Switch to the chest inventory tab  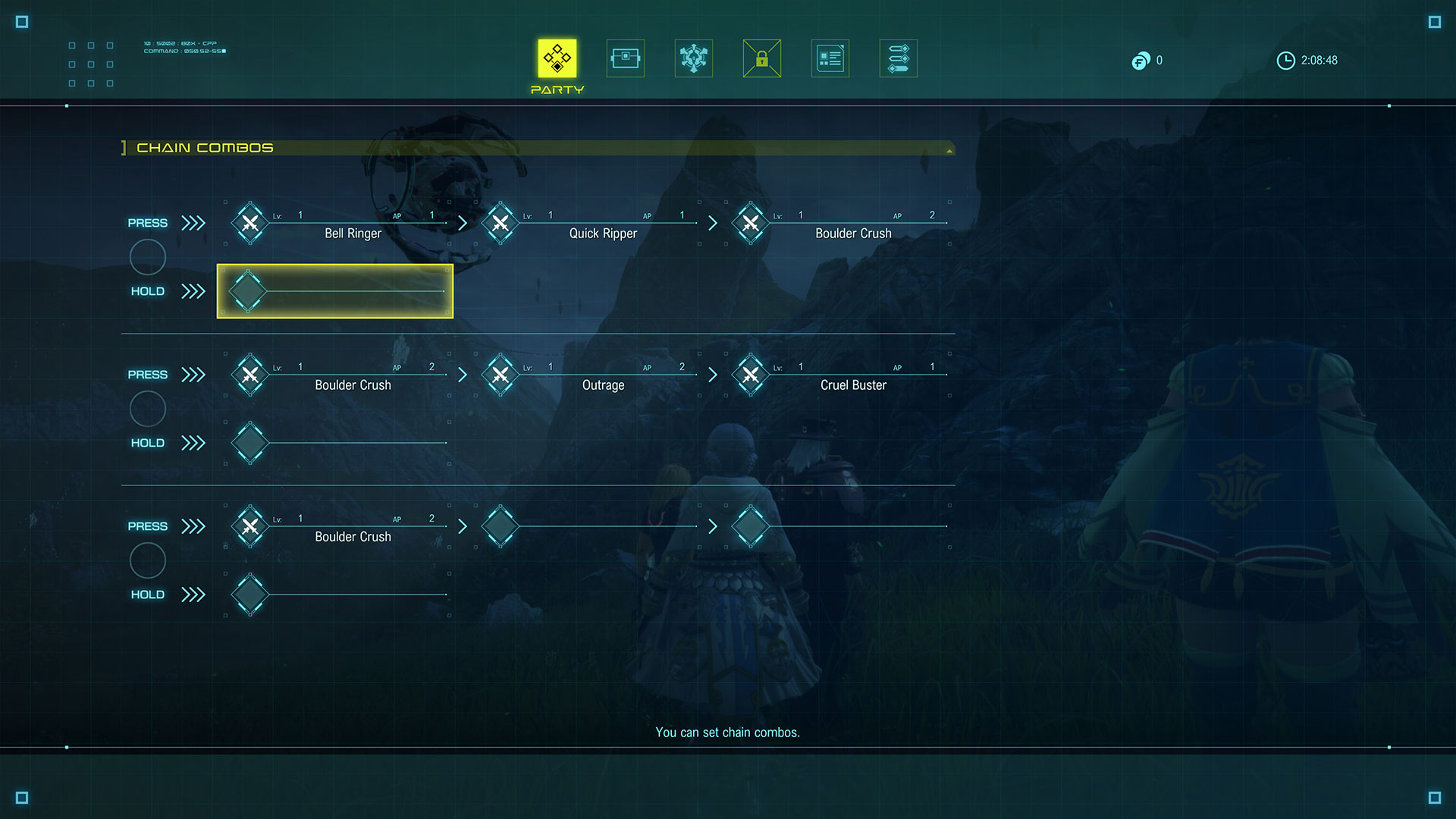tap(626, 58)
